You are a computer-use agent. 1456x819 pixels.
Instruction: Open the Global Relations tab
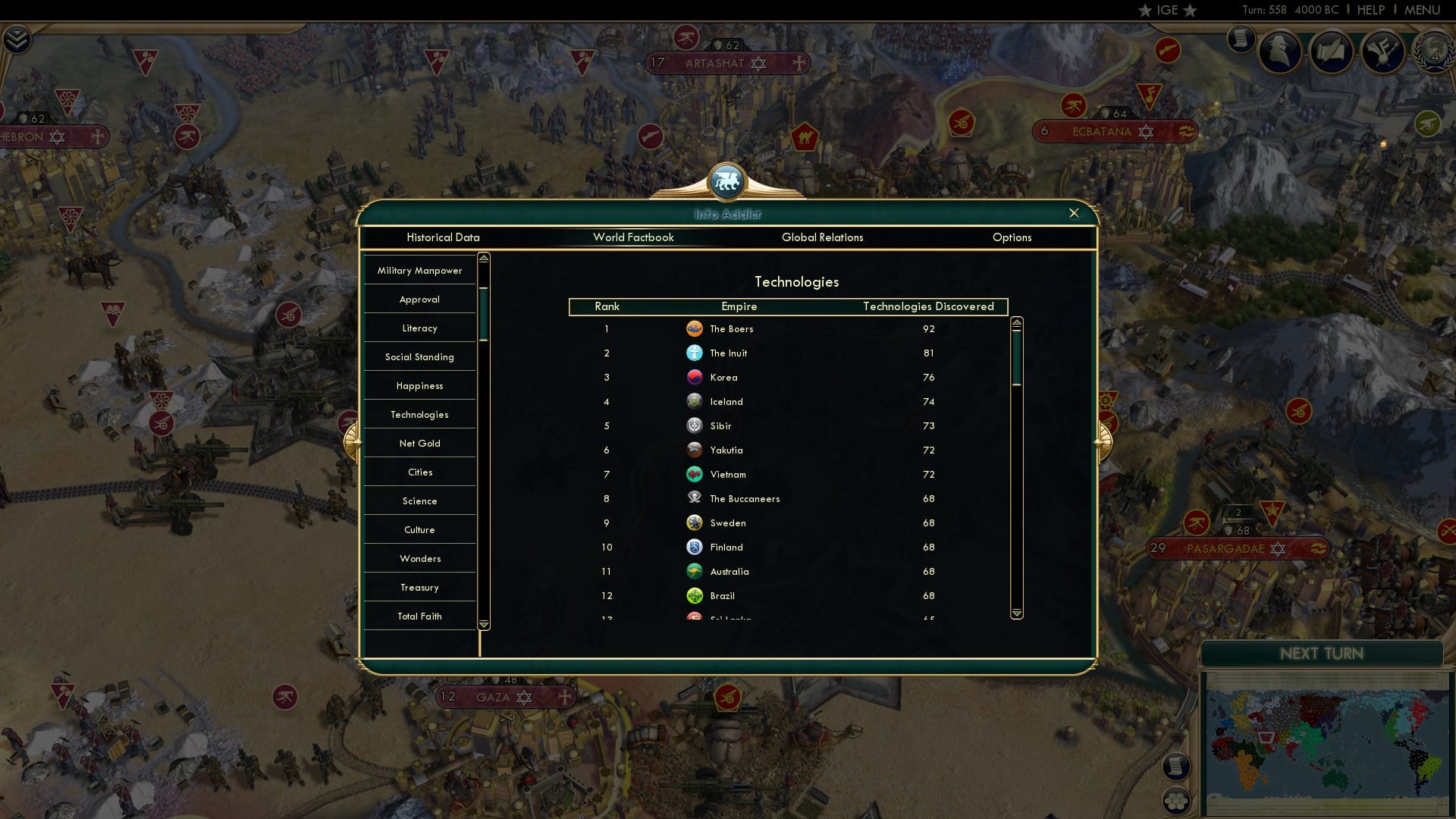point(823,237)
